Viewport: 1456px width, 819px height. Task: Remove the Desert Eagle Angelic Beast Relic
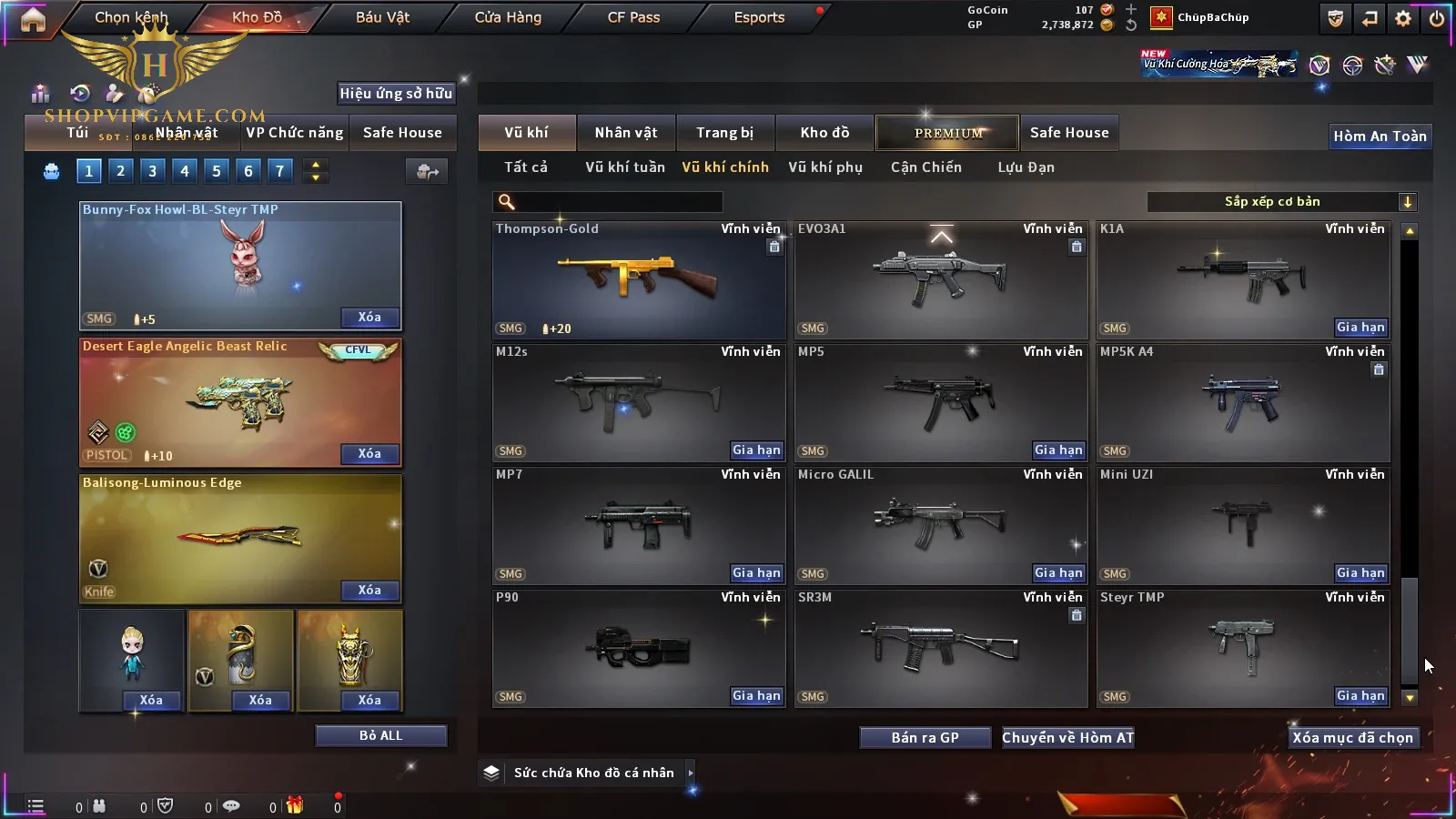click(x=369, y=454)
